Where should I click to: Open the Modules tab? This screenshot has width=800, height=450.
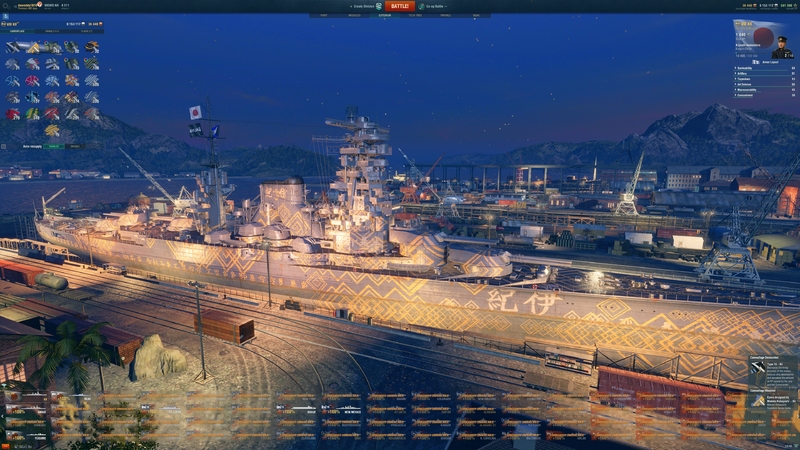click(355, 16)
